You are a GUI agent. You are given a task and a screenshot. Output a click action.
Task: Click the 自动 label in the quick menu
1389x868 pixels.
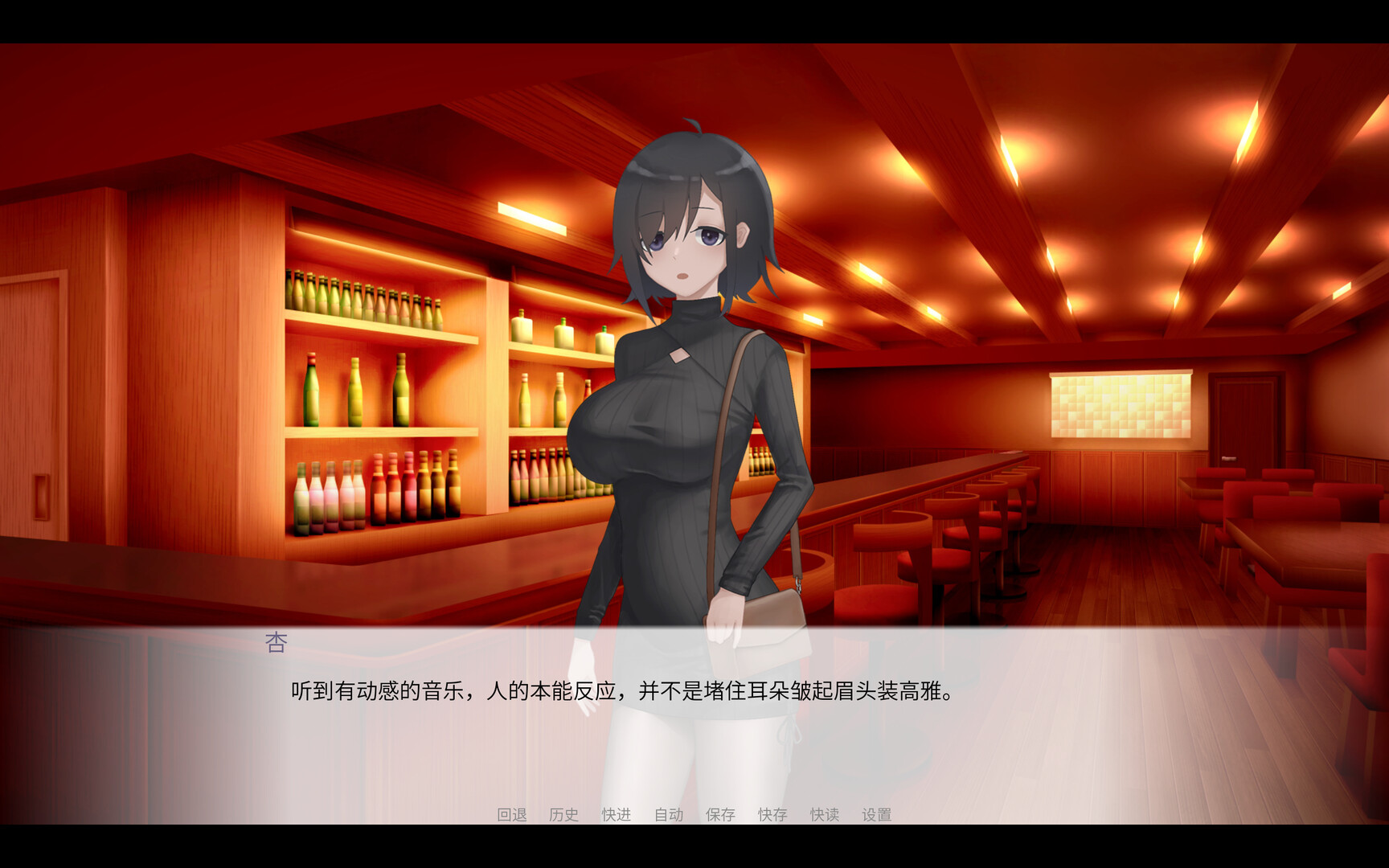coord(668,814)
